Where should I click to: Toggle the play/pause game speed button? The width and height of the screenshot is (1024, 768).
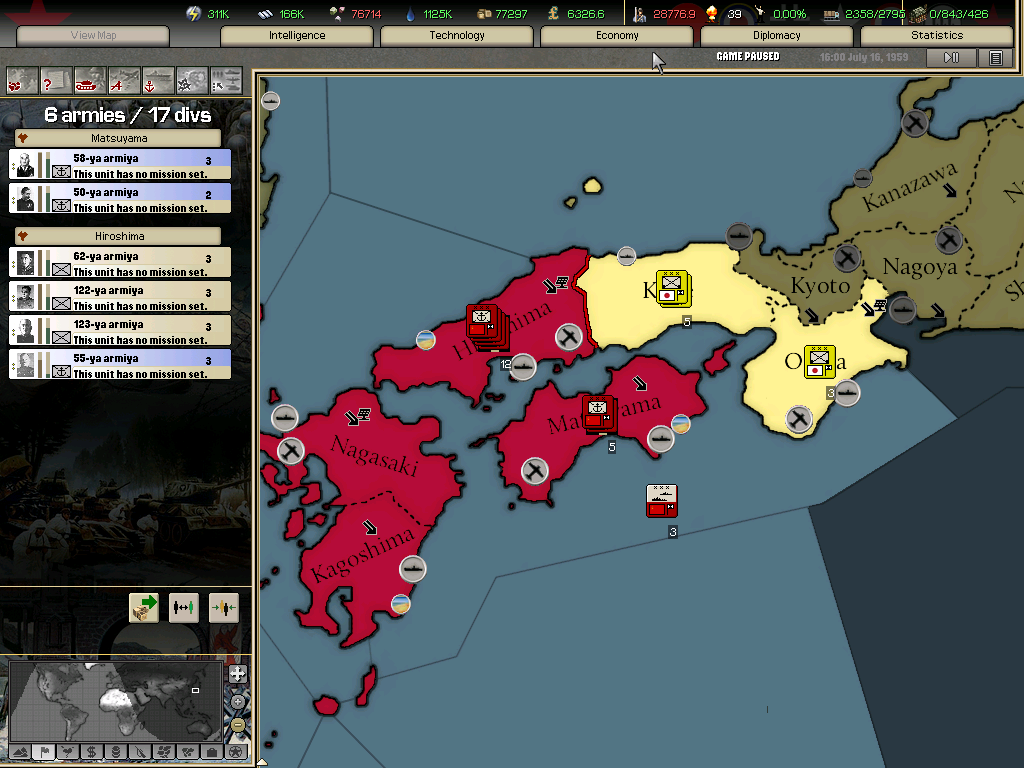pyautogui.click(x=951, y=58)
